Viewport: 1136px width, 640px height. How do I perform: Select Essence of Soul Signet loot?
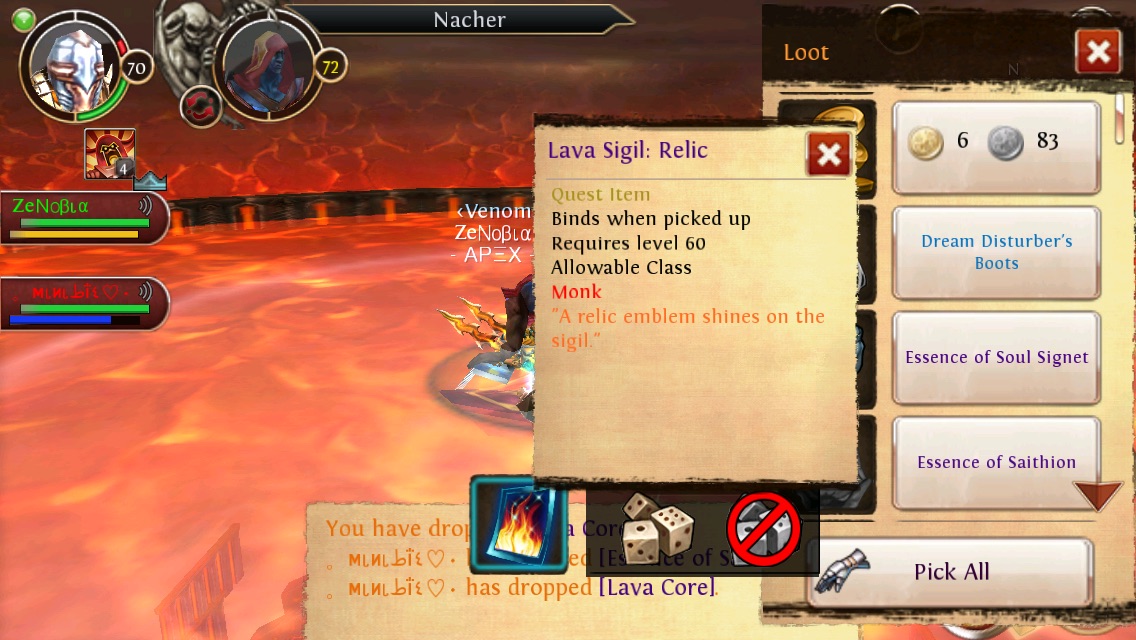pyautogui.click(x=996, y=358)
